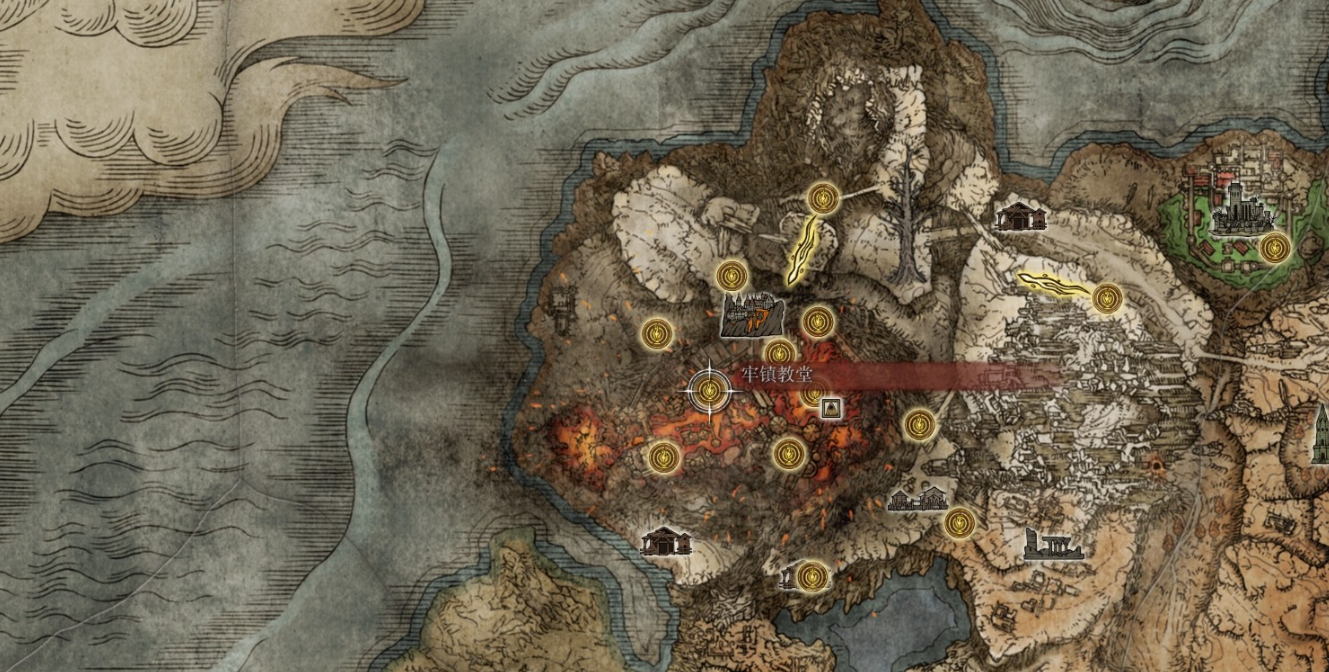Screen dimensions: 1329x672
Task: Click the small square pyramid map icon
Action: pos(829,407)
